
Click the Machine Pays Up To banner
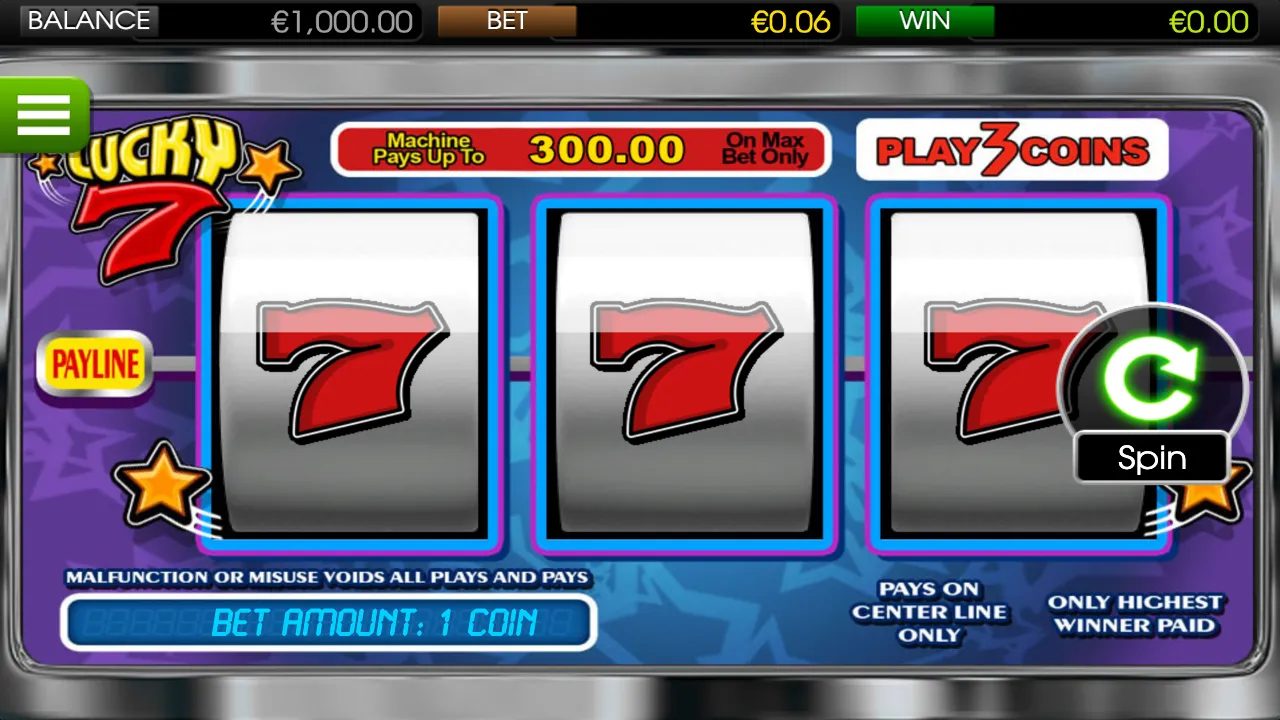click(580, 149)
